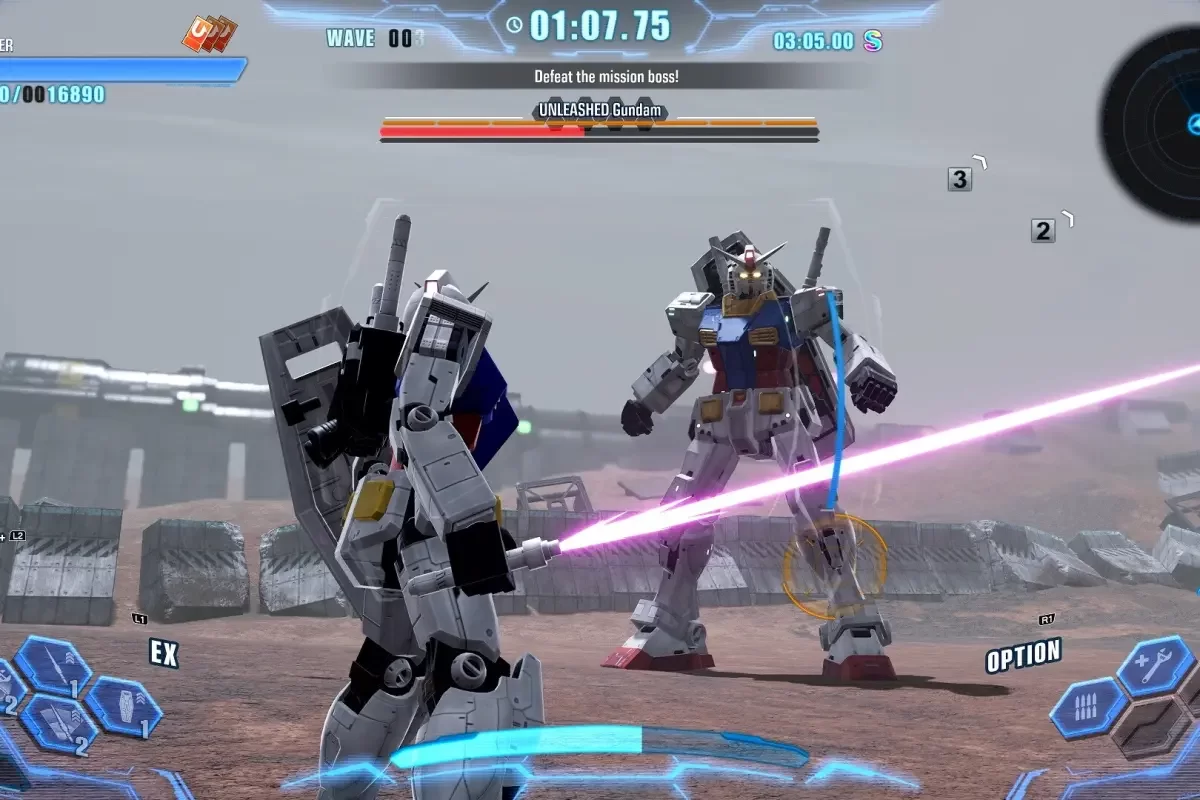Open the EX skill palette
Viewport: 1200px width, 800px height.
(164, 653)
